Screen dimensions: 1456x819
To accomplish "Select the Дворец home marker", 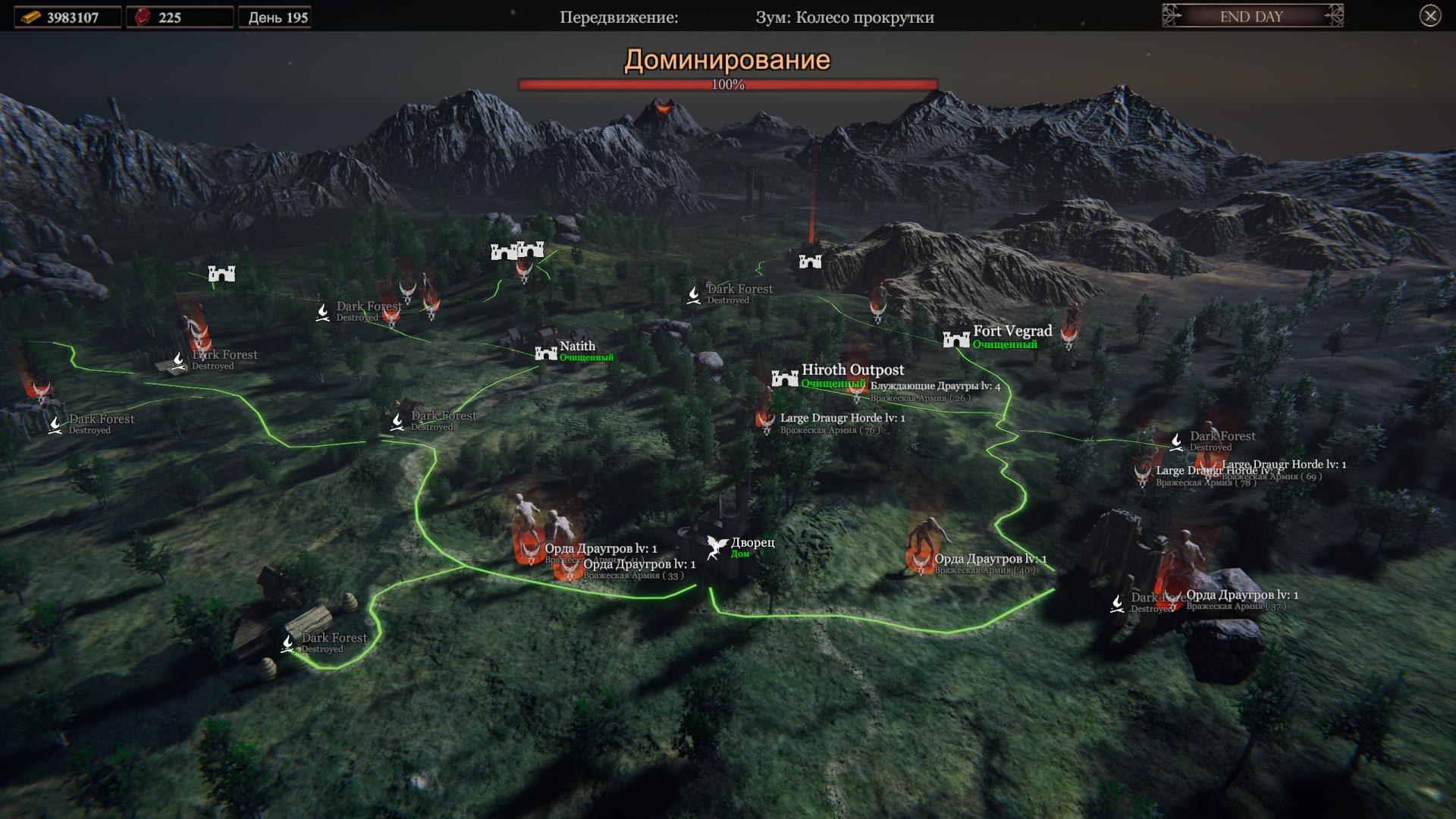I will [x=717, y=547].
